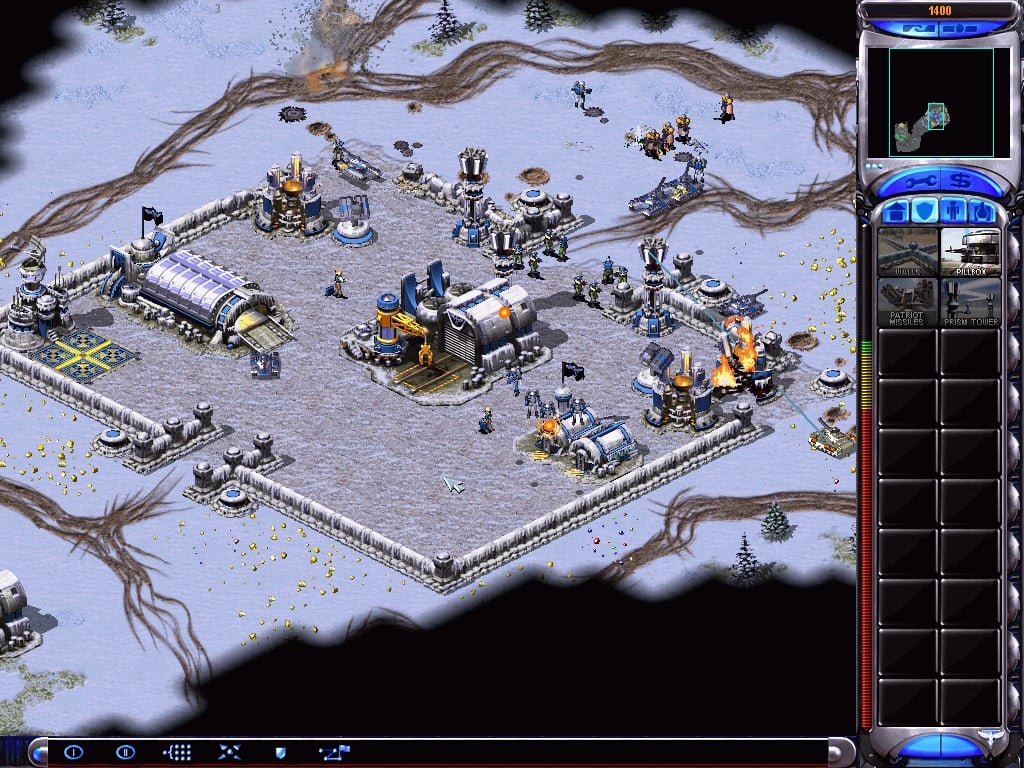Switch to the structures tab with house icon
Viewport: 1024px width, 768px height.
click(895, 211)
